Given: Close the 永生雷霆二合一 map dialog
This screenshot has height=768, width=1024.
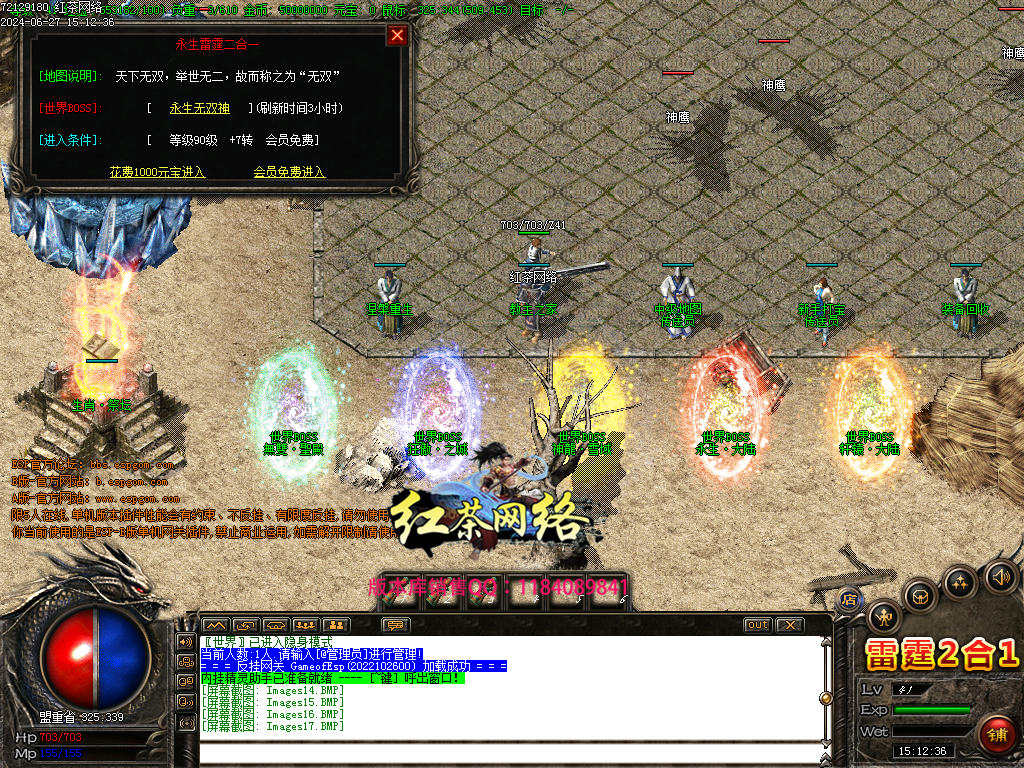Looking at the screenshot, I should (x=397, y=36).
